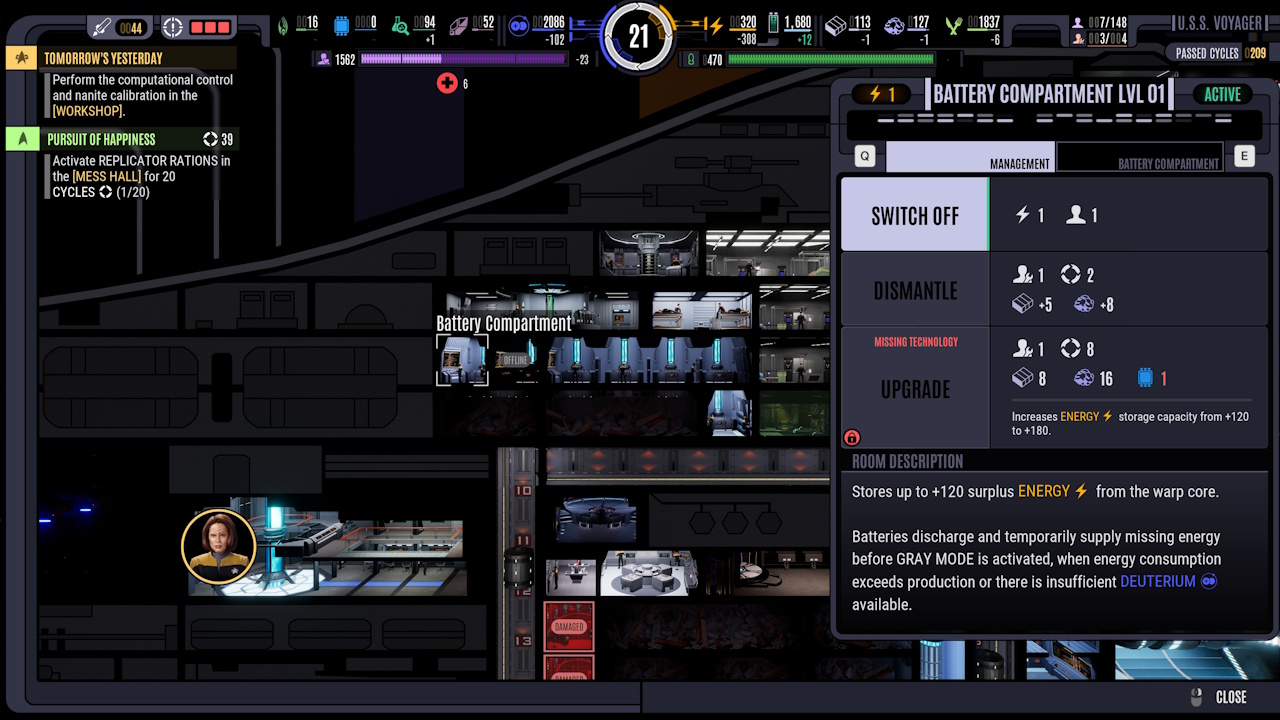Image resolution: width=1280 pixels, height=720 pixels.
Task: Switch to the BATTERY COMPARTMENT tab
Action: coord(1140,157)
